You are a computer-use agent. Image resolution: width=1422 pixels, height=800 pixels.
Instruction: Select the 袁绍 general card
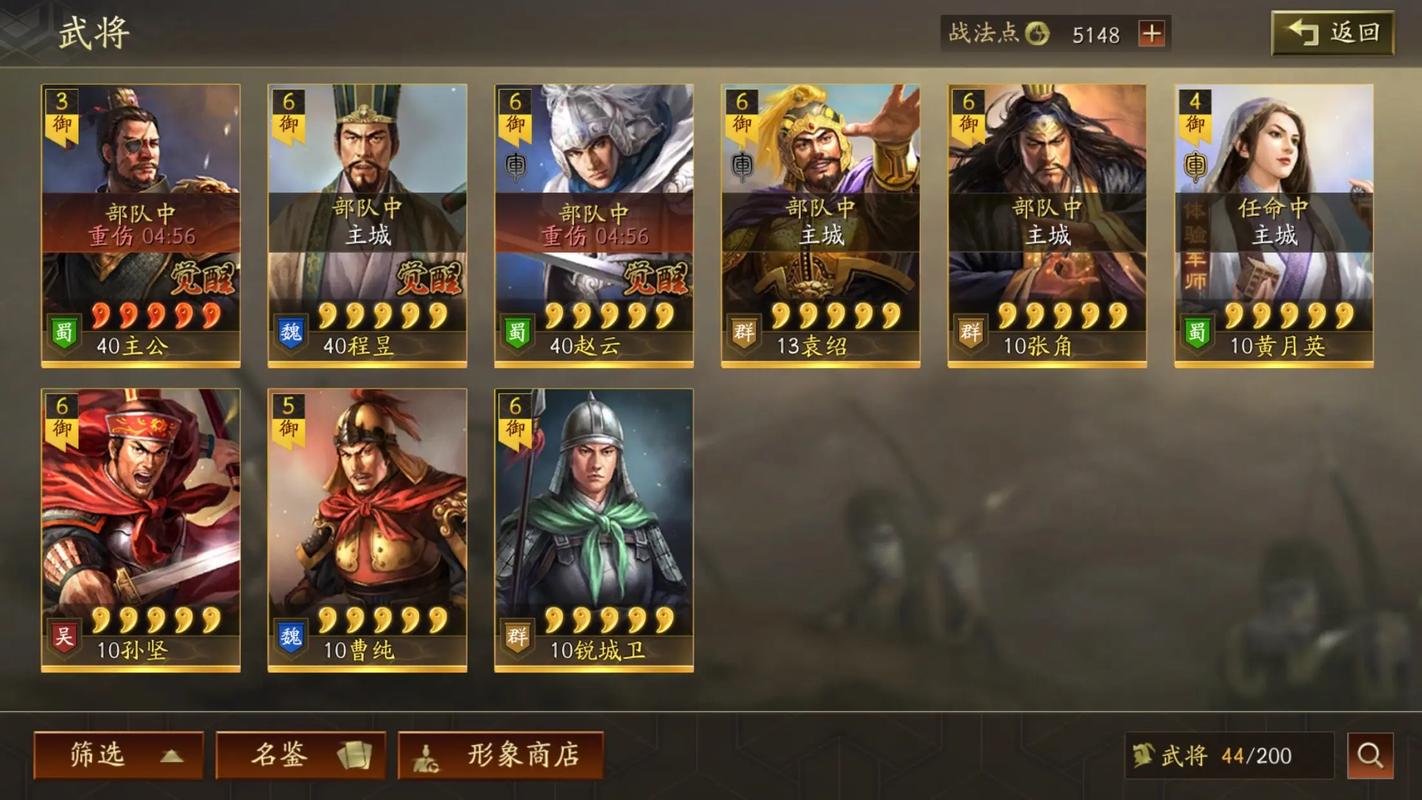tap(820, 225)
